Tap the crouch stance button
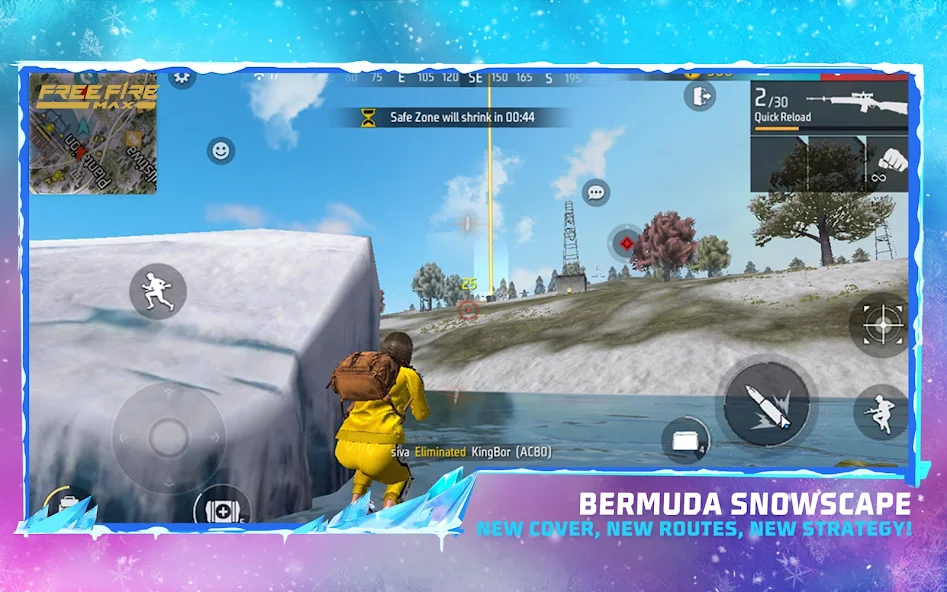The width and height of the screenshot is (947, 592). 880,412
